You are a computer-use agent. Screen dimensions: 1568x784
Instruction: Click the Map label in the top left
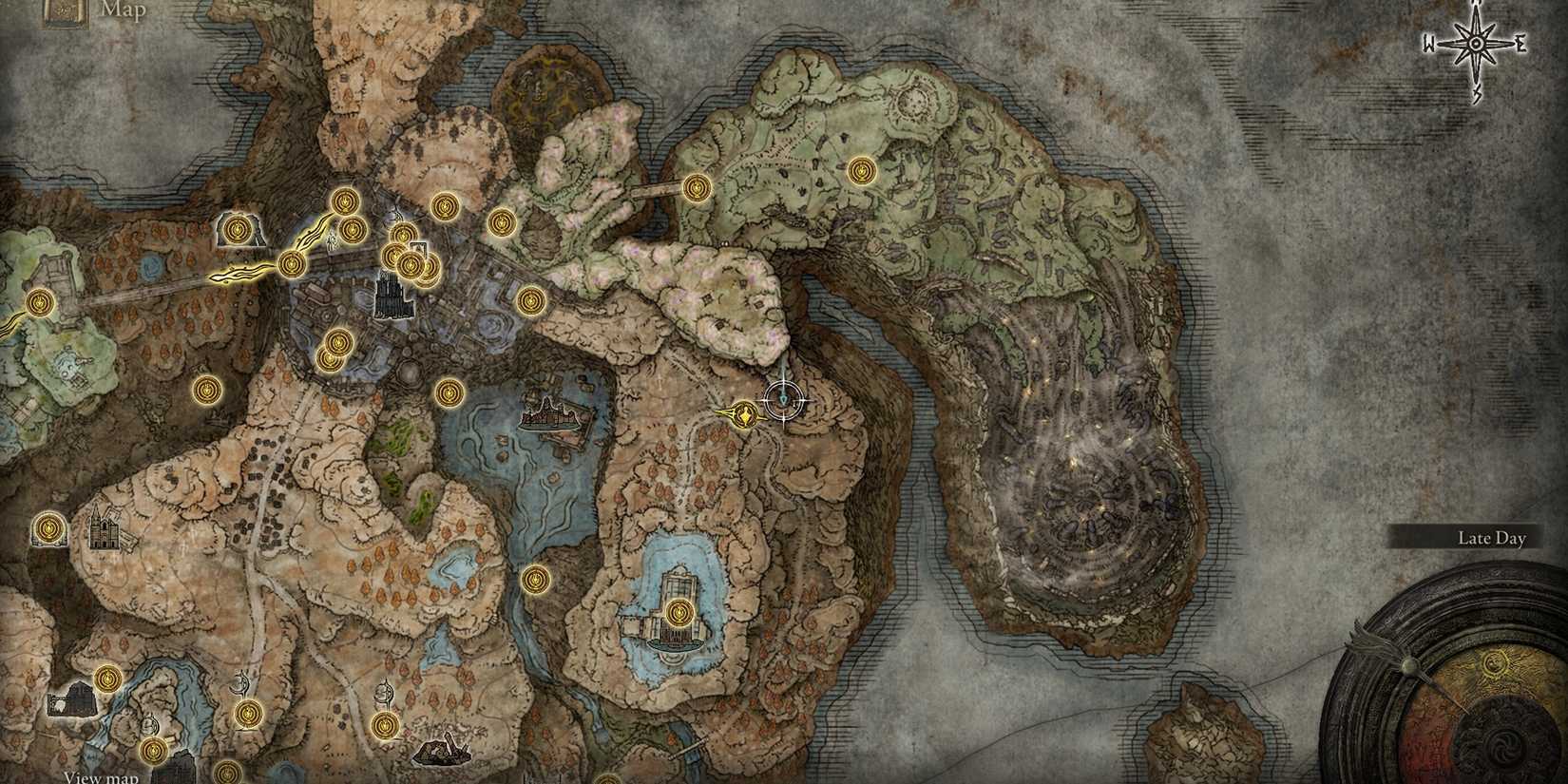125,13
